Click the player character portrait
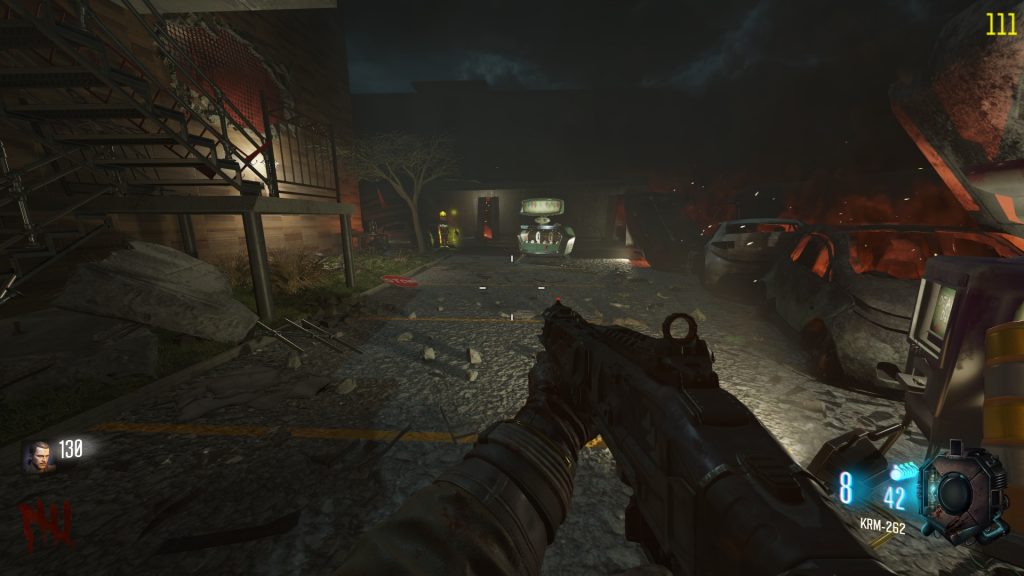 pos(36,456)
